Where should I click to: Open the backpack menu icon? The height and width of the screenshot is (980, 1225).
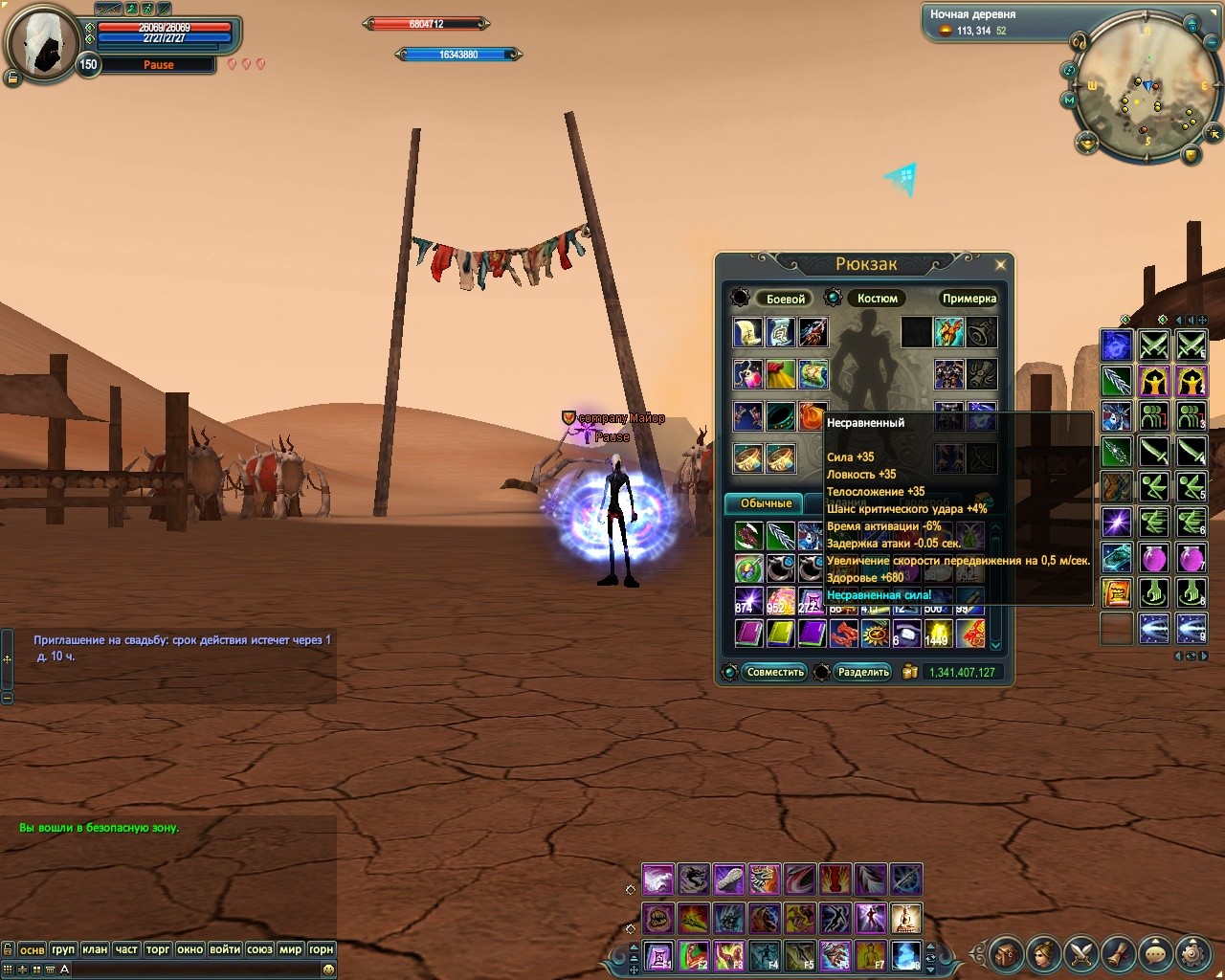(1006, 953)
